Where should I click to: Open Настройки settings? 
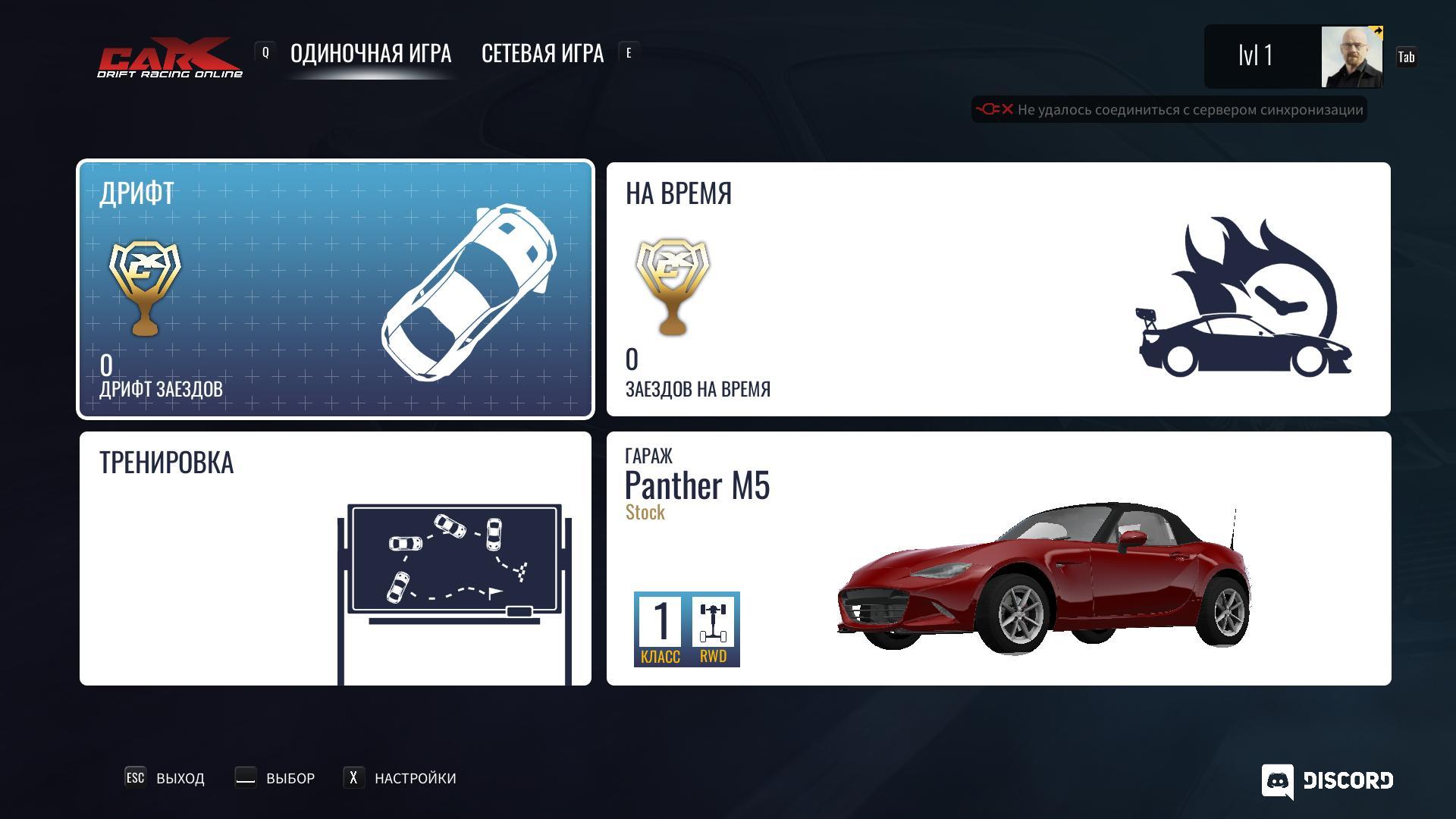point(400,778)
